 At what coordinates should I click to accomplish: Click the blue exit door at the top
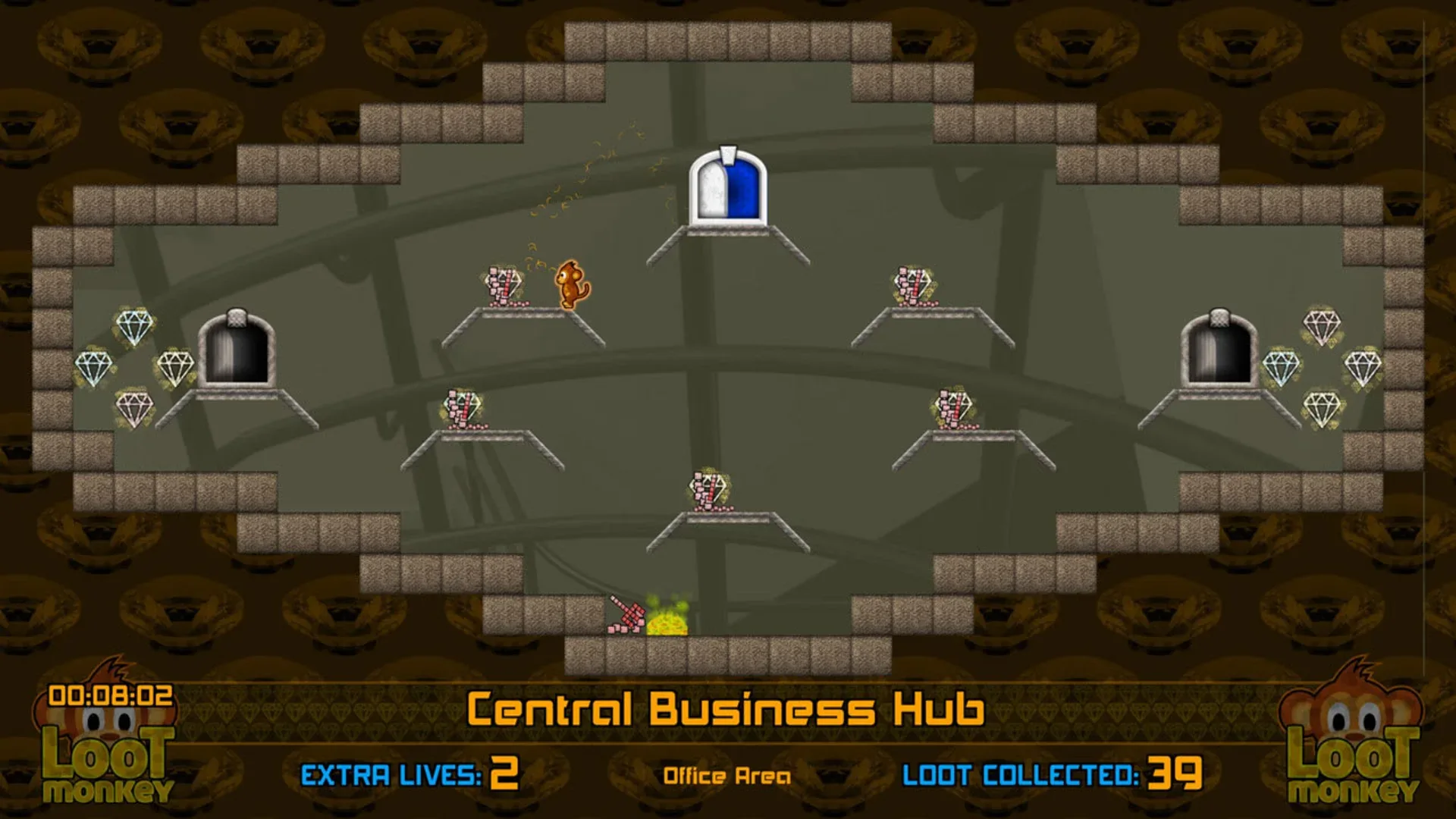coord(726,190)
